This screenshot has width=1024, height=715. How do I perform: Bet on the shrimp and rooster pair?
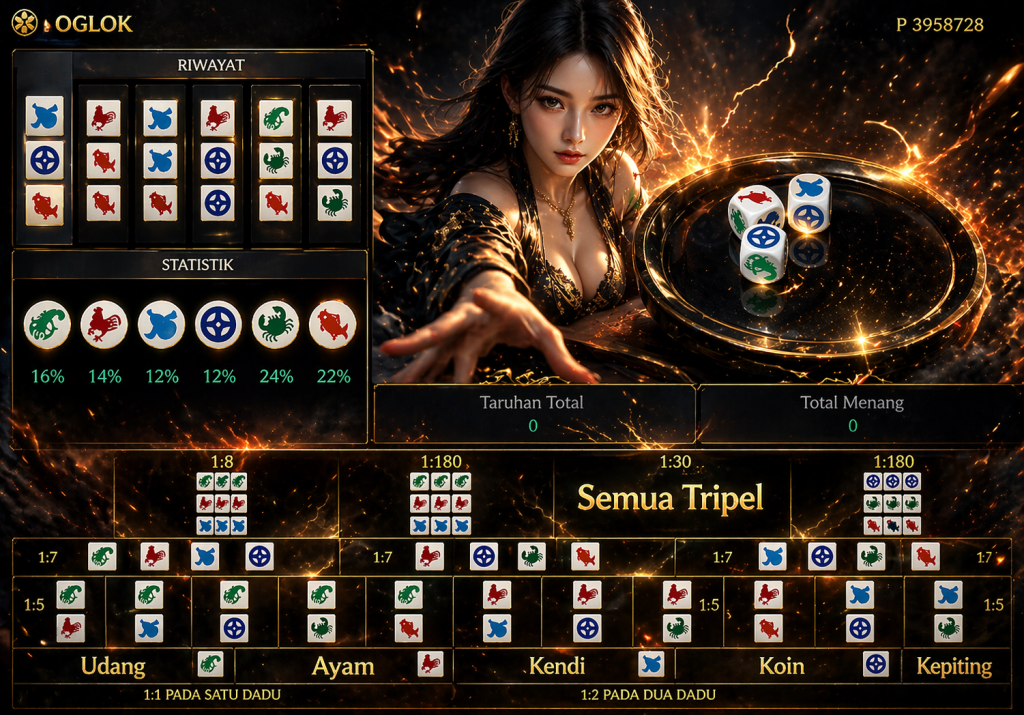pyautogui.click(x=70, y=611)
